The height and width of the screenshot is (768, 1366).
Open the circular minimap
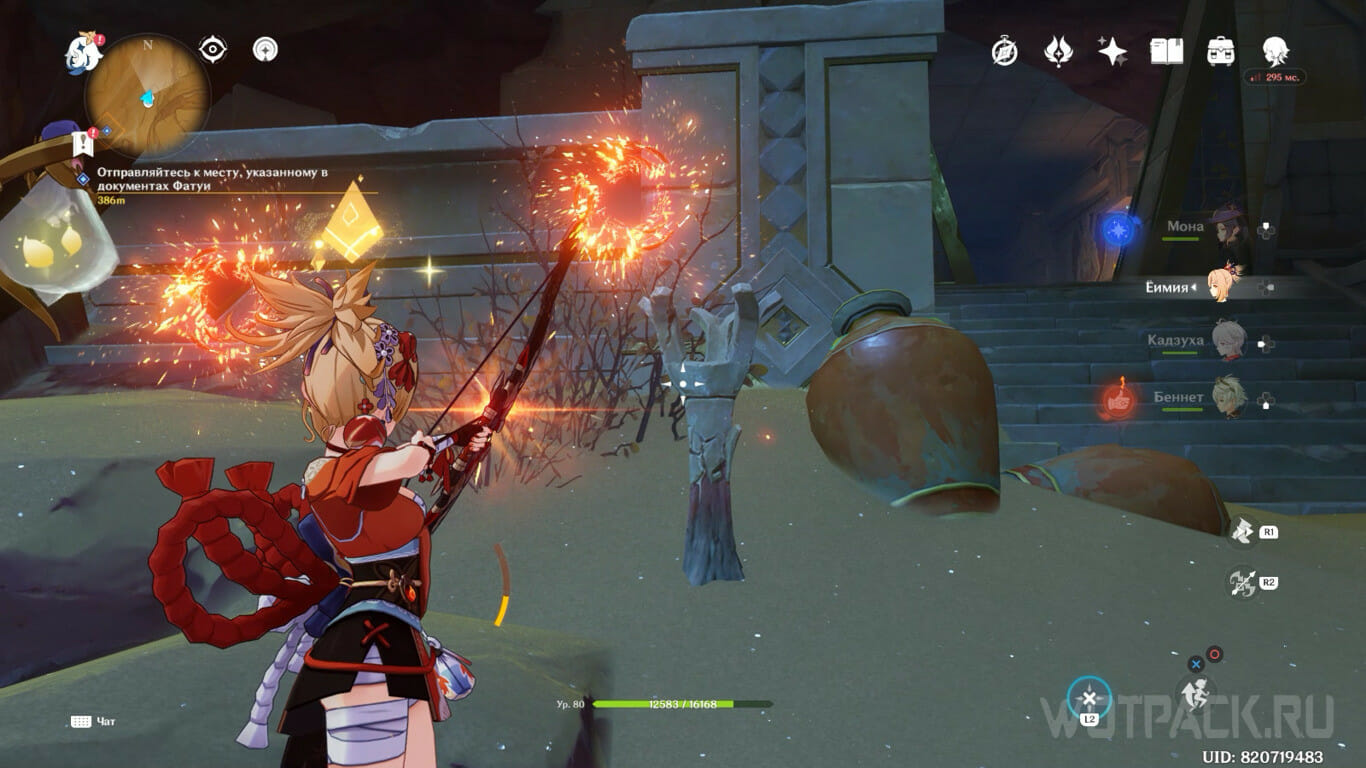(147, 95)
